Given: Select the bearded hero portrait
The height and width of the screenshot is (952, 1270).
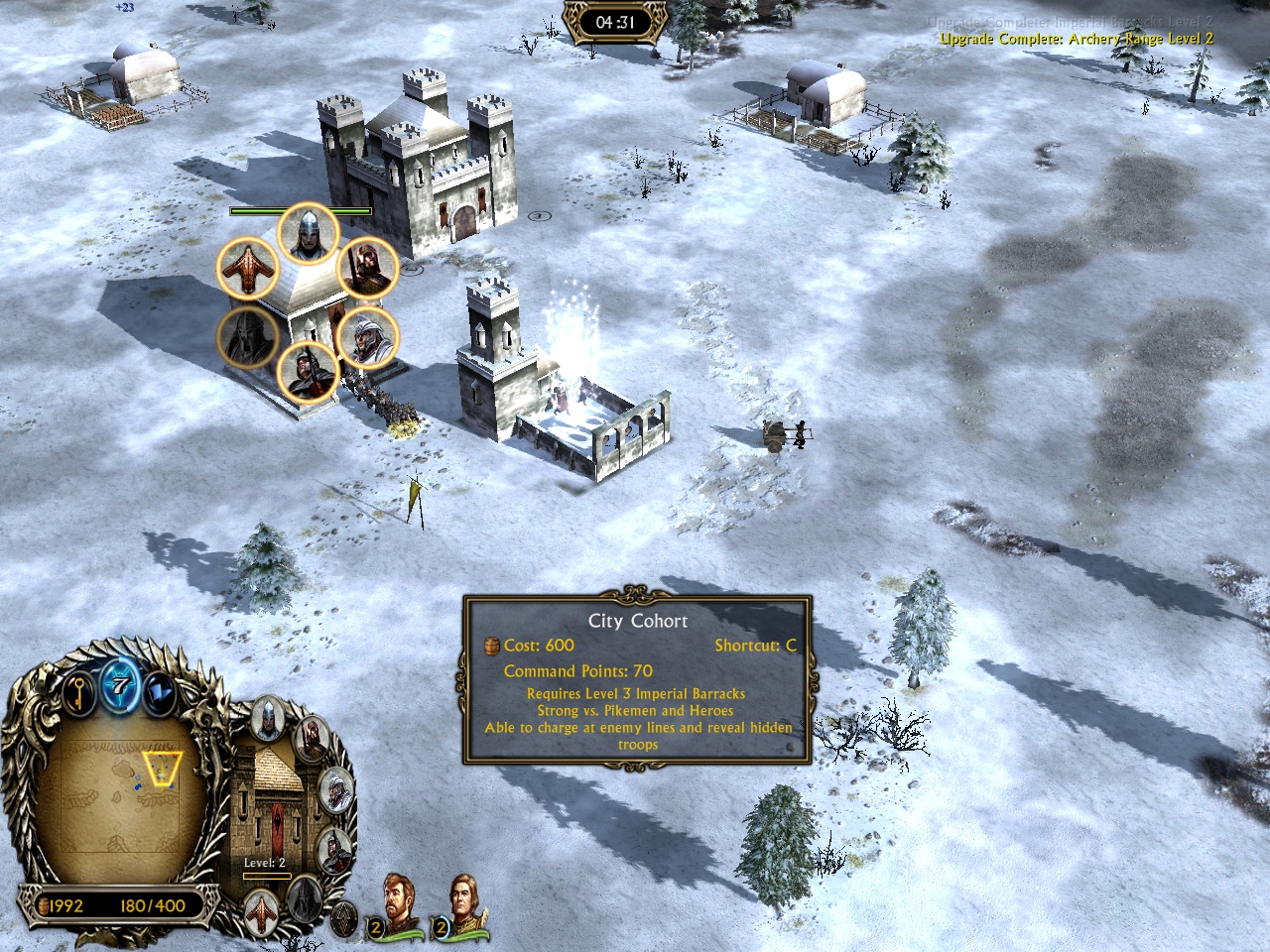Looking at the screenshot, I should click(x=398, y=902).
